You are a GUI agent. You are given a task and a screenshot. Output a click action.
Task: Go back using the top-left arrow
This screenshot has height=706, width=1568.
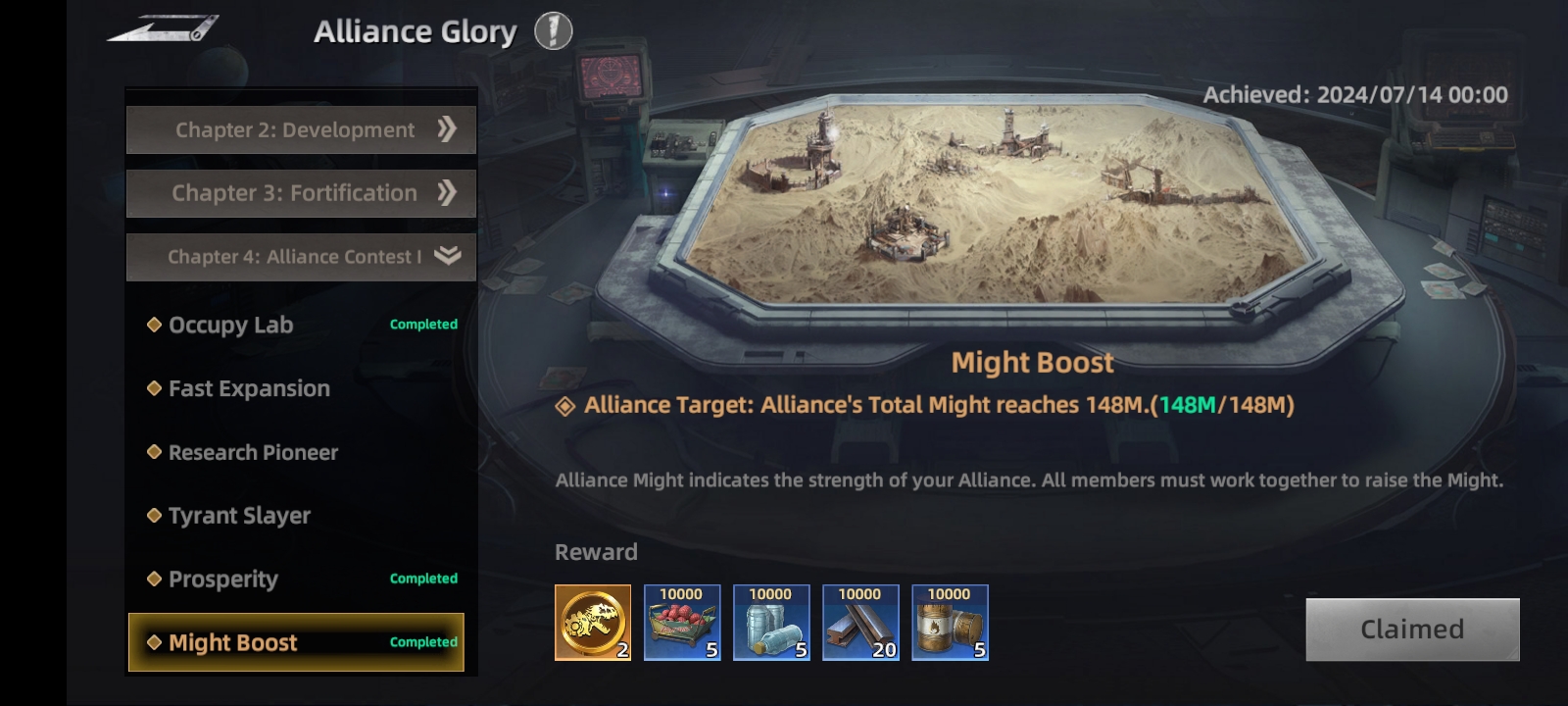point(163,28)
